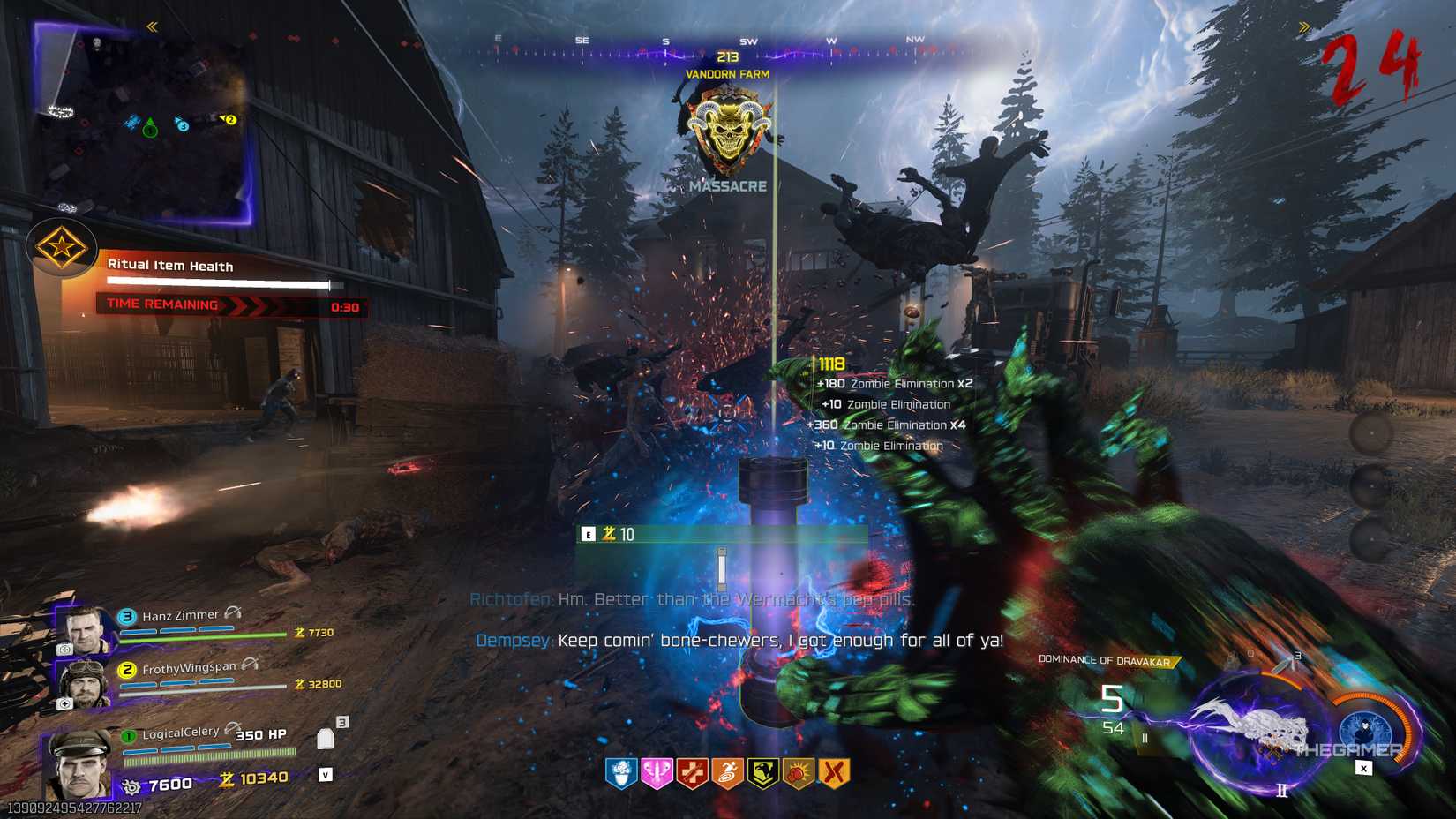Viewport: 1456px width, 819px height.
Task: Select the Deadshot Daiquiri raven perk icon
Action: [762, 773]
